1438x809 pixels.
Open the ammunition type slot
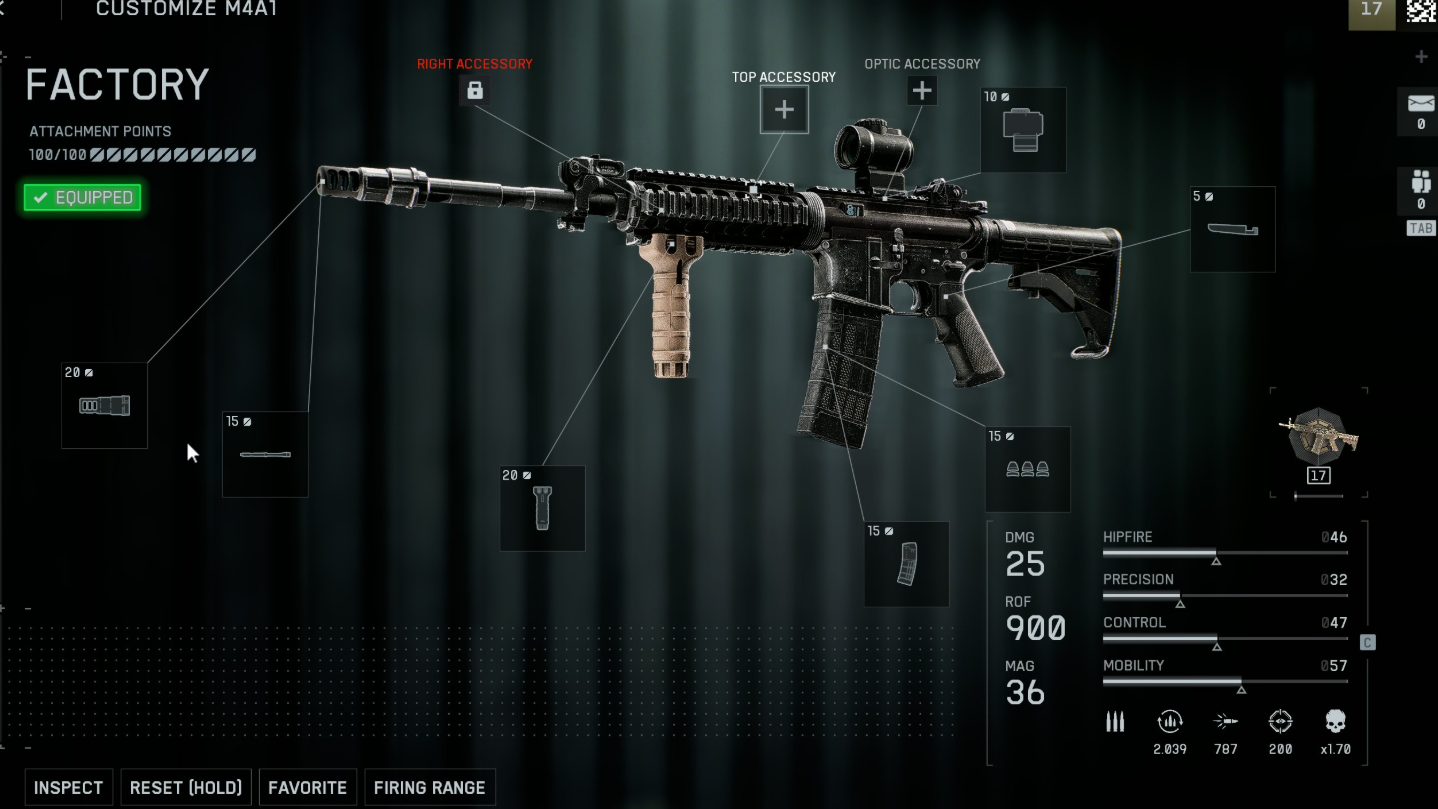point(1027,469)
